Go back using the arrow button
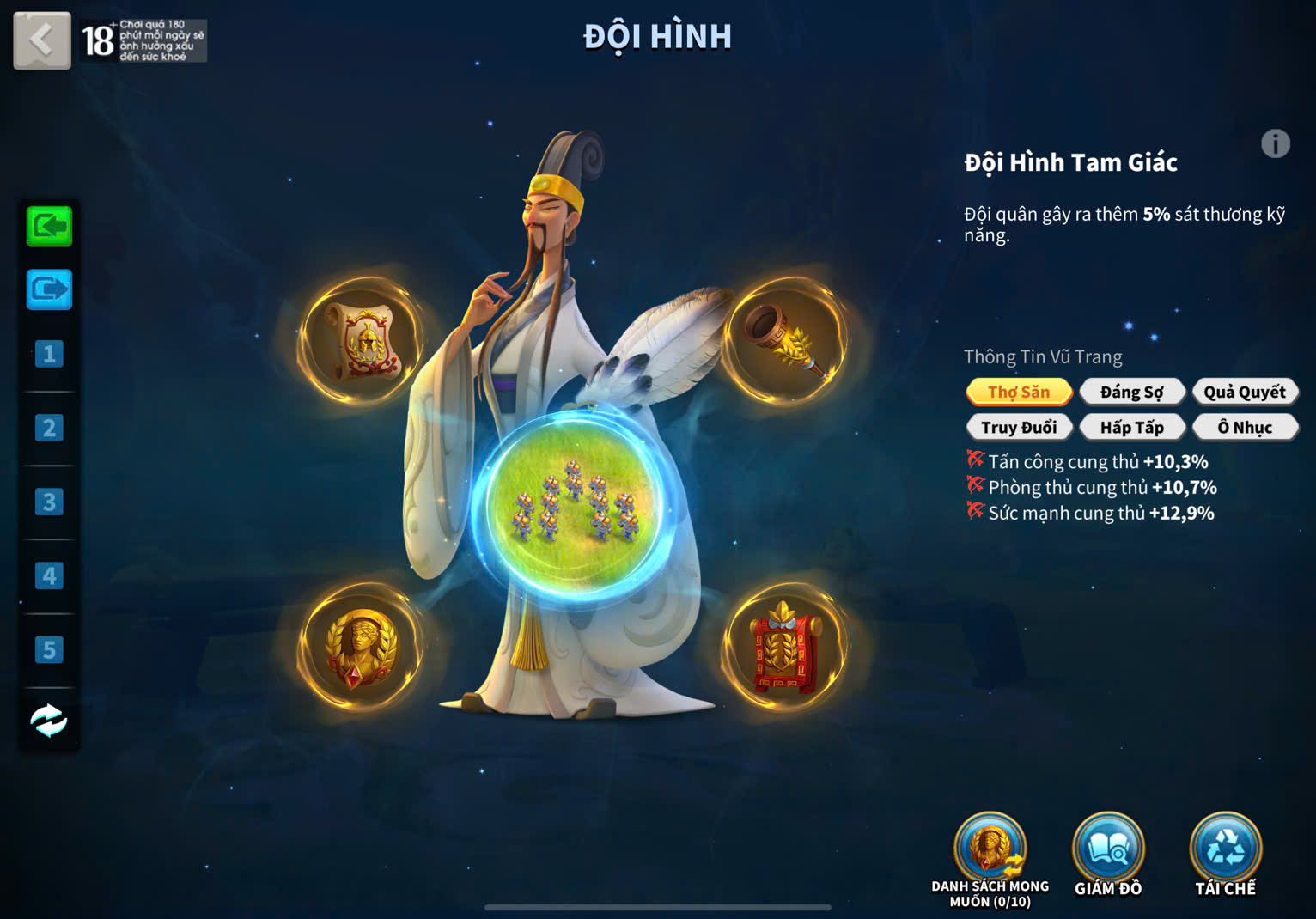Viewport: 1316px width, 919px height. pos(41,40)
